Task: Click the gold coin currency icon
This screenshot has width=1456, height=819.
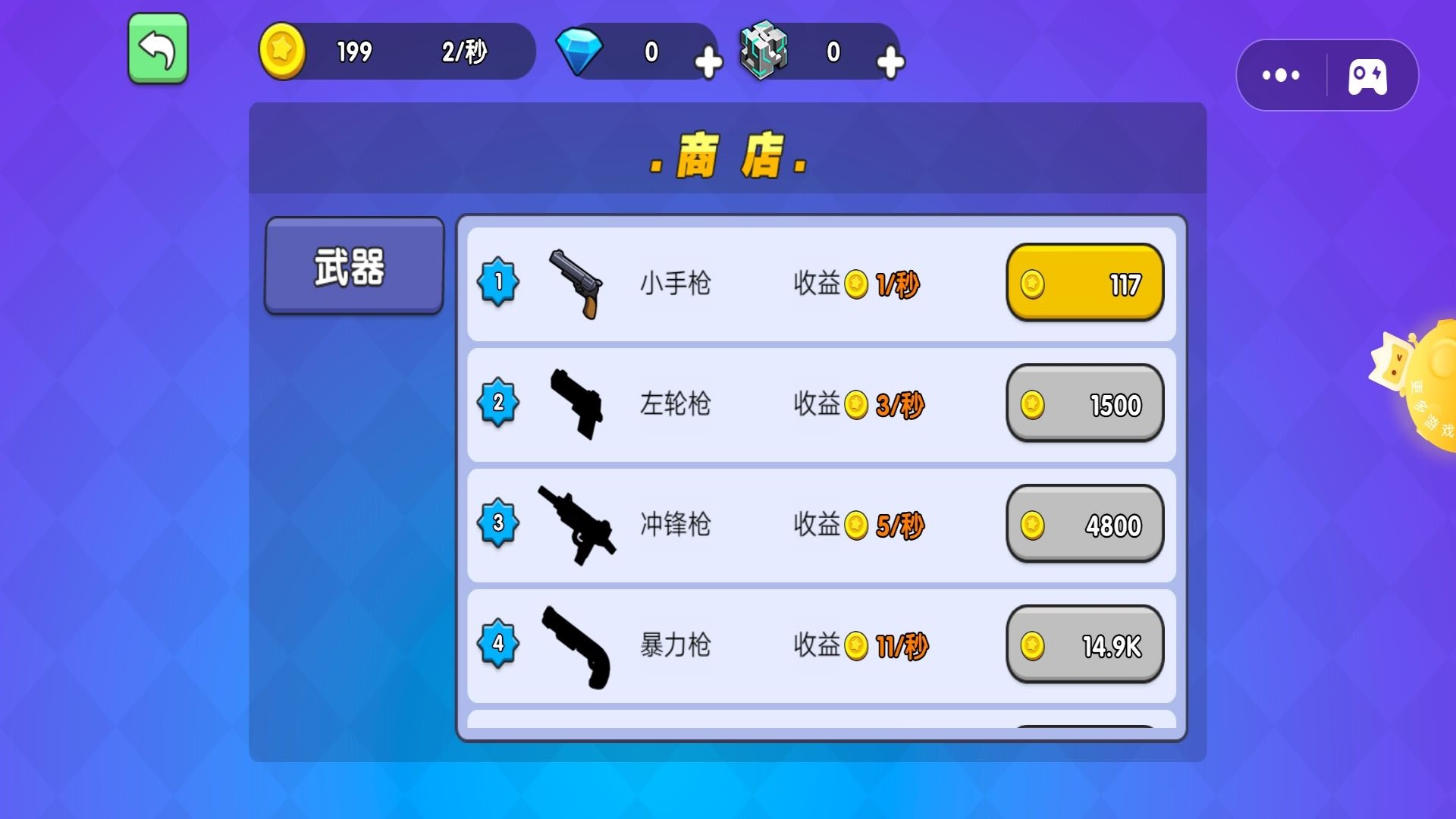Action: coord(281,52)
